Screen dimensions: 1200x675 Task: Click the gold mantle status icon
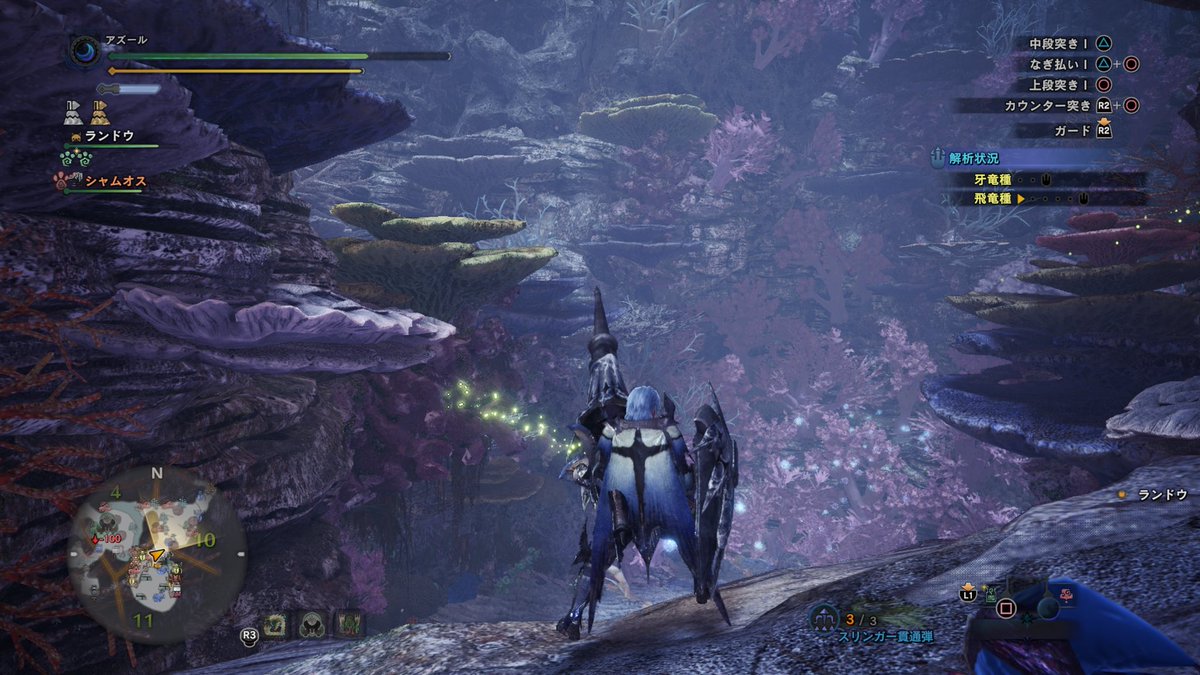click(100, 111)
